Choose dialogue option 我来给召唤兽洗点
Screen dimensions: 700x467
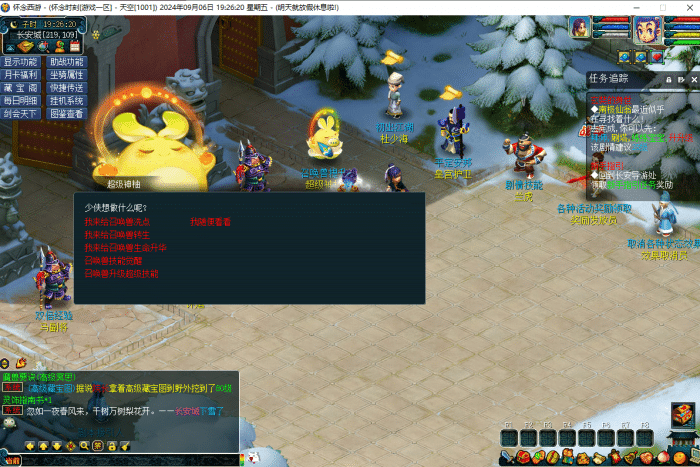click(117, 221)
